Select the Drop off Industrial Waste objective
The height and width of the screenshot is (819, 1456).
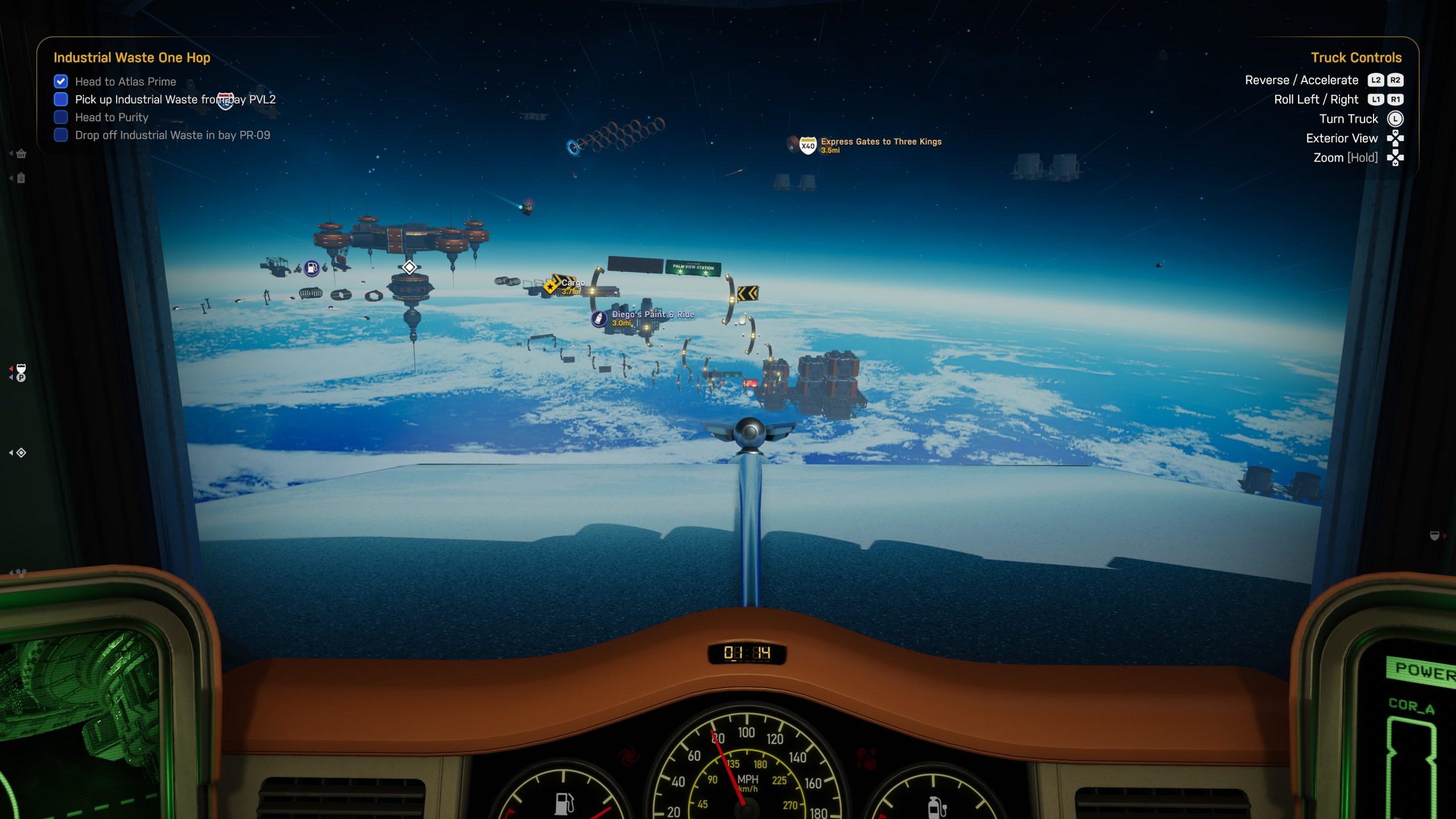pos(172,135)
